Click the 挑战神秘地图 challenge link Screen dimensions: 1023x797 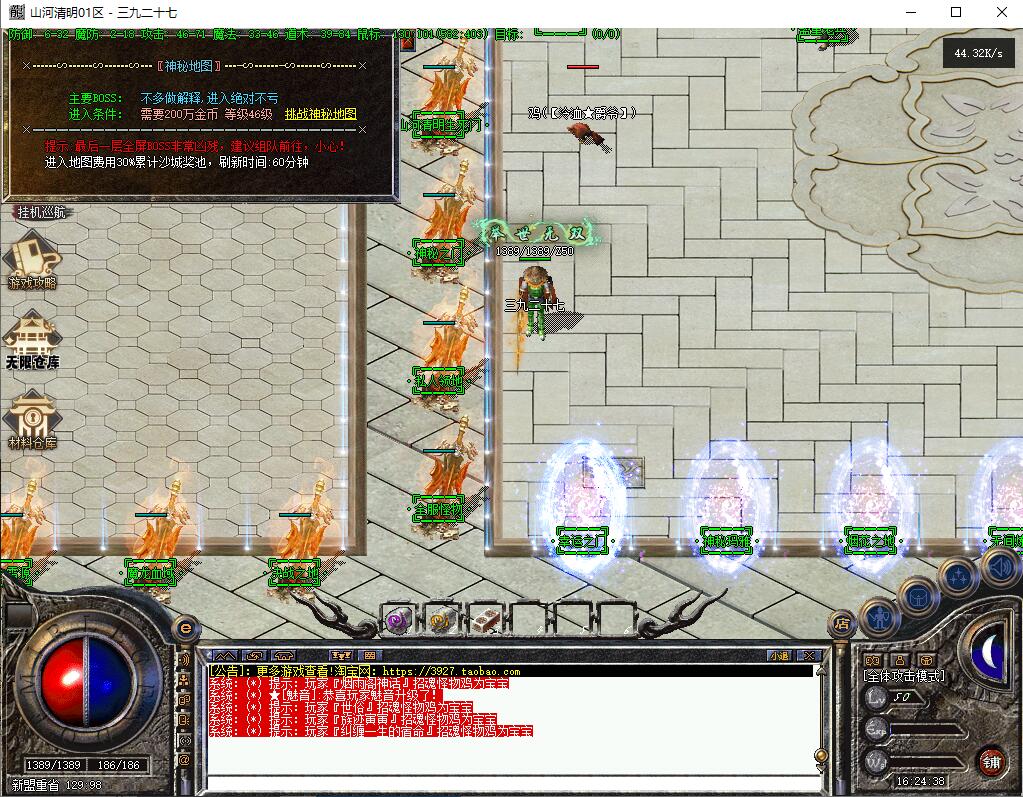[x=320, y=114]
